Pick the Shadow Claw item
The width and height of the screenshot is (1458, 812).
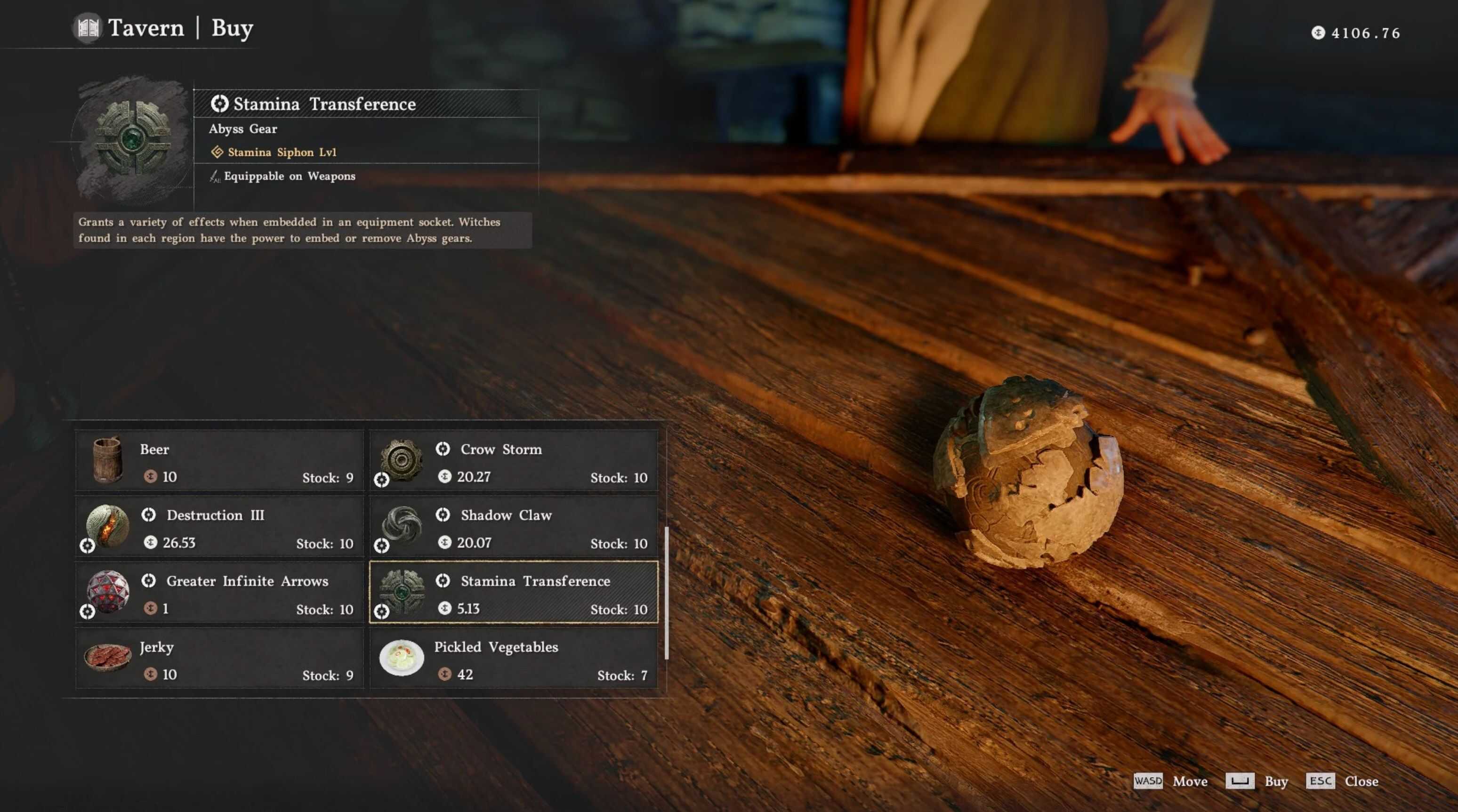(x=513, y=527)
